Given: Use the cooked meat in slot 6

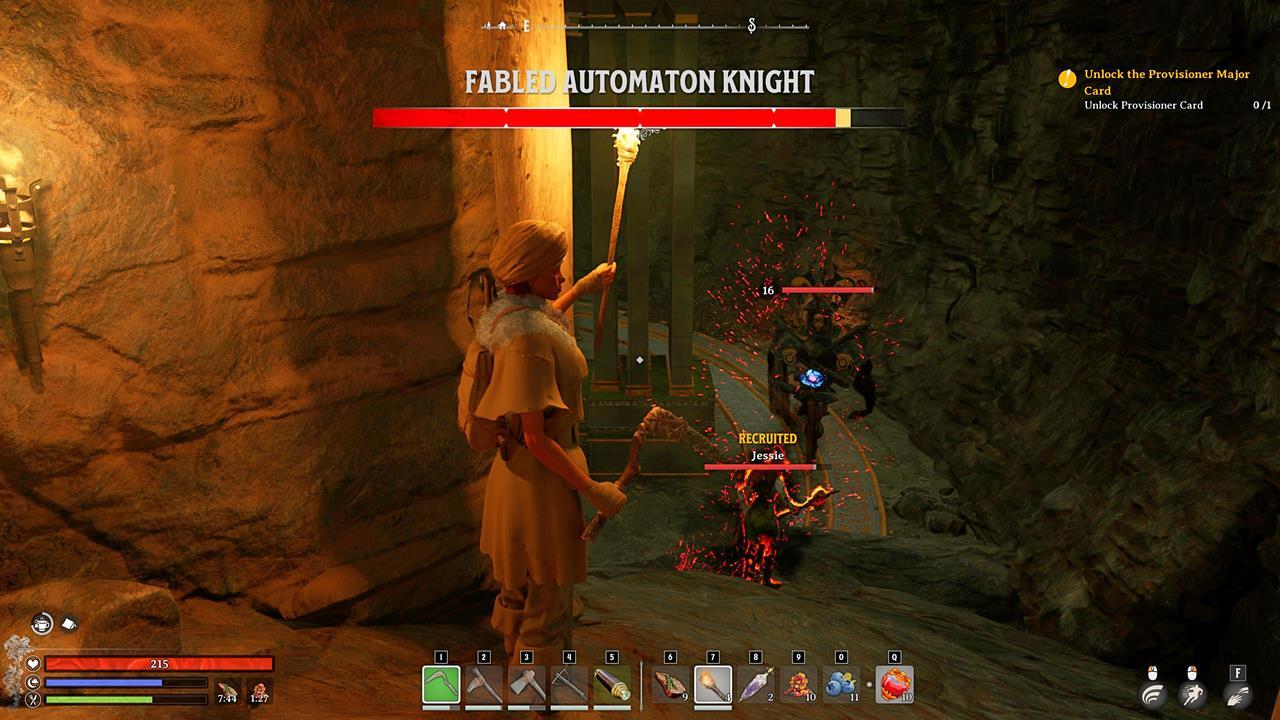Looking at the screenshot, I should coord(670,685).
